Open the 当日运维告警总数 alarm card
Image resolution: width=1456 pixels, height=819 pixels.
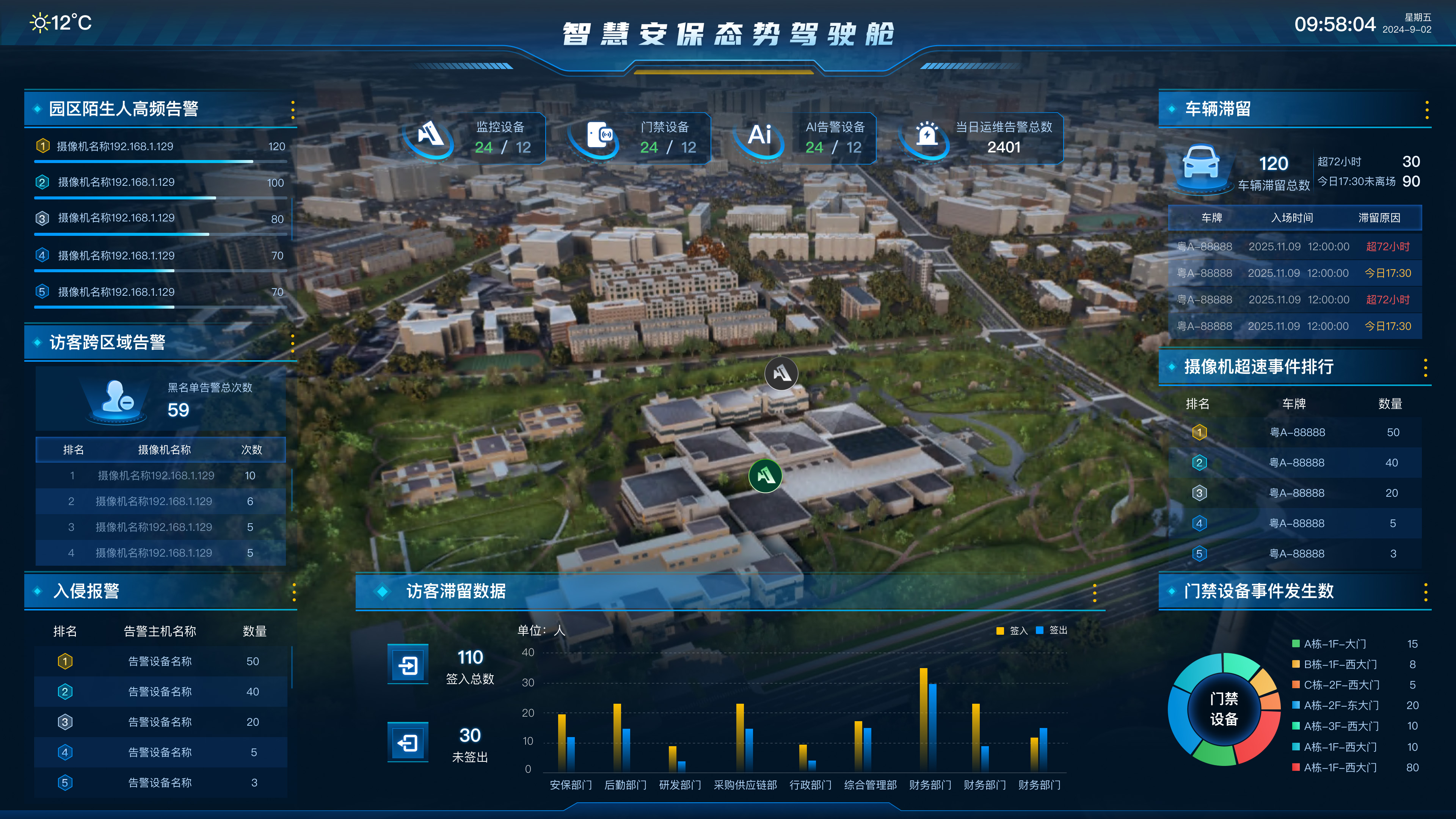coord(981,138)
